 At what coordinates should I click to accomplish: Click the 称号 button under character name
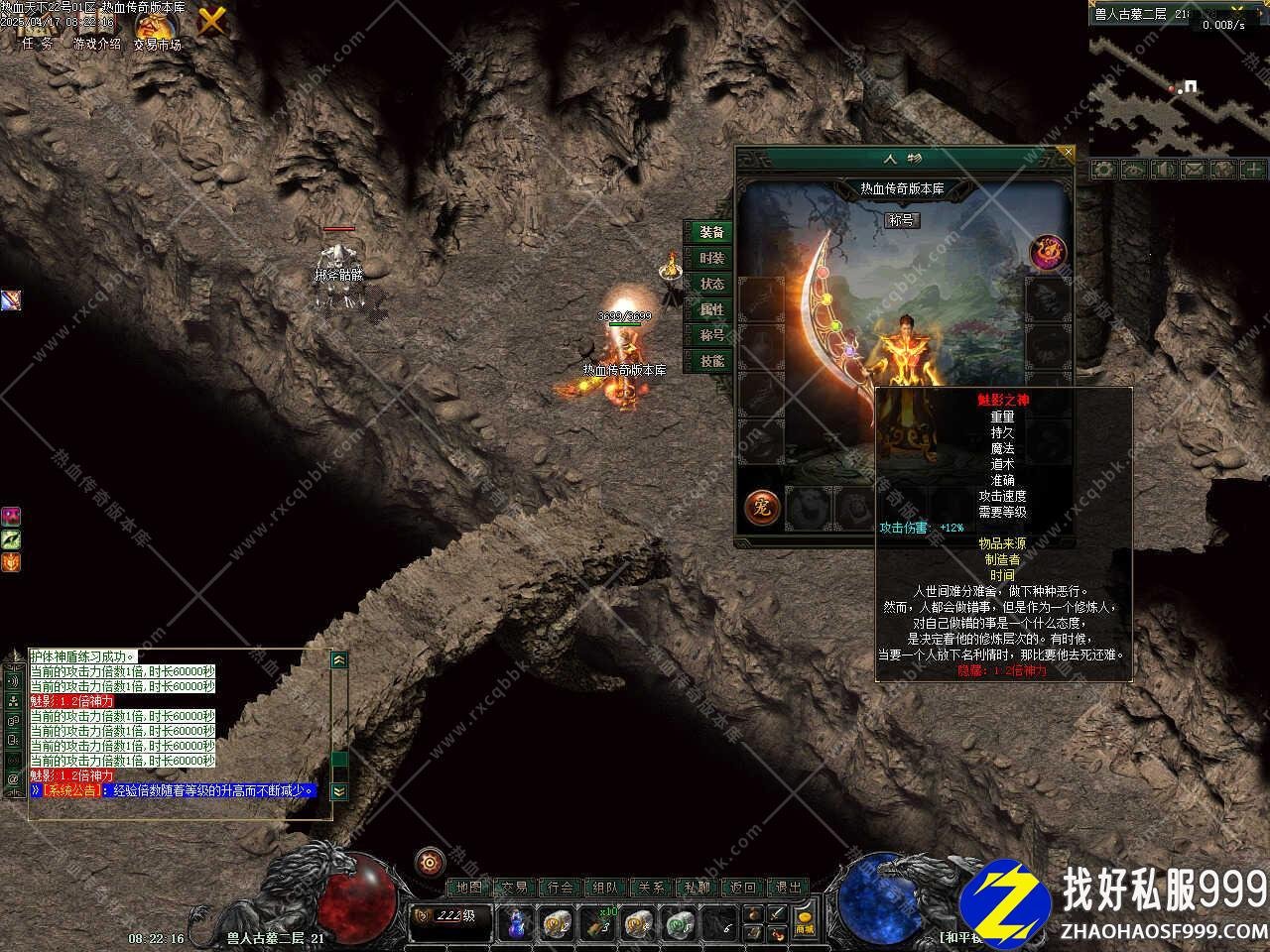pos(902,220)
